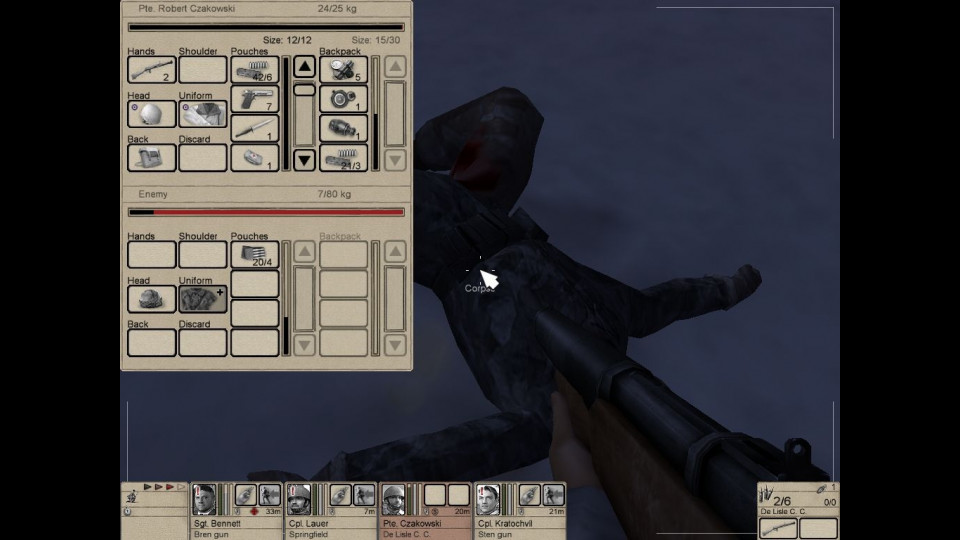The height and width of the screenshot is (540, 960).
Task: Click the soldier stance icon on squad bar
Action: coord(132,498)
